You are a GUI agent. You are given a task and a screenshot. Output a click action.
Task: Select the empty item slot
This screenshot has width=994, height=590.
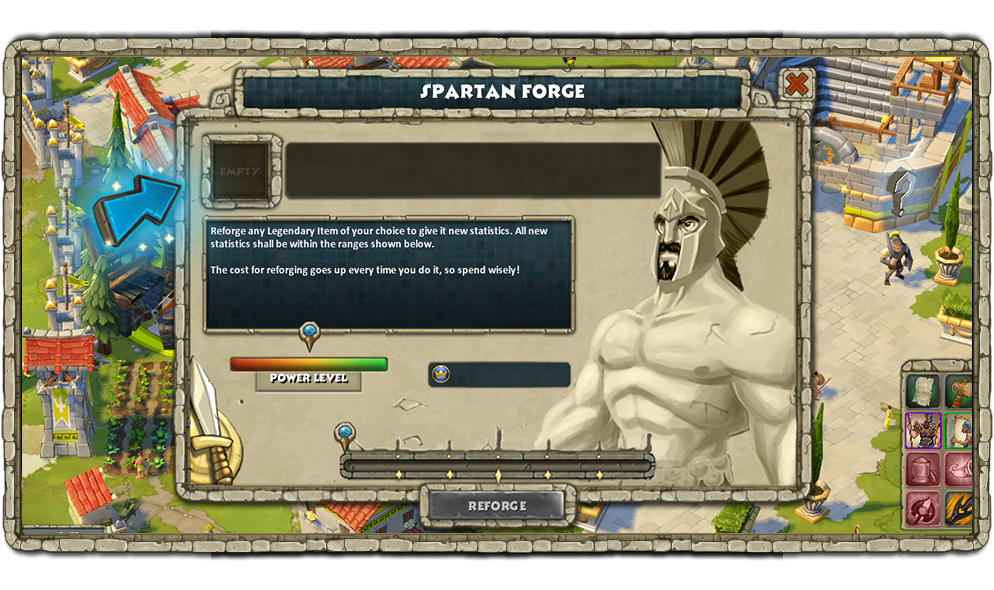[x=241, y=171]
